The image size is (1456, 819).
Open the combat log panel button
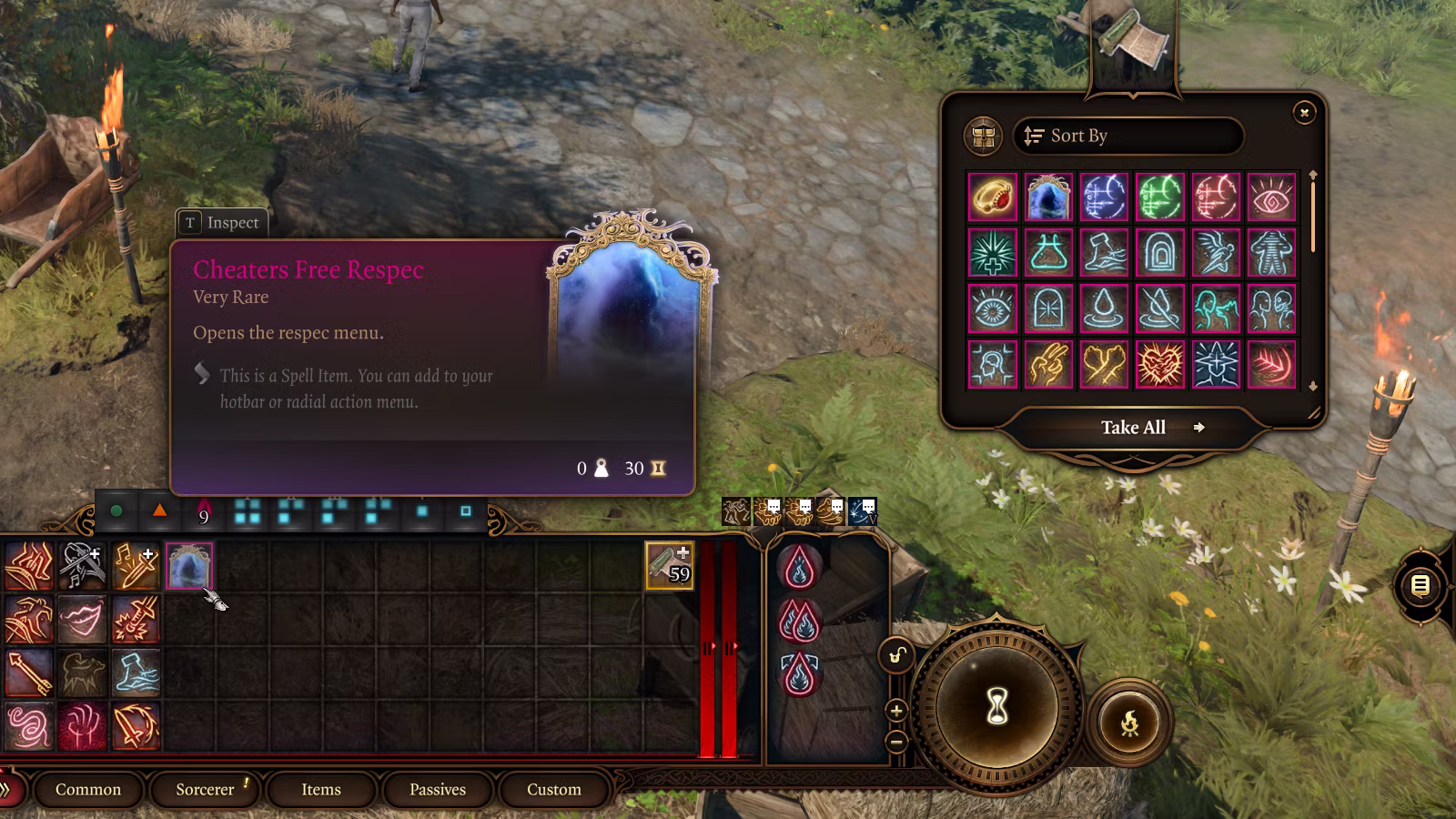click(1421, 586)
